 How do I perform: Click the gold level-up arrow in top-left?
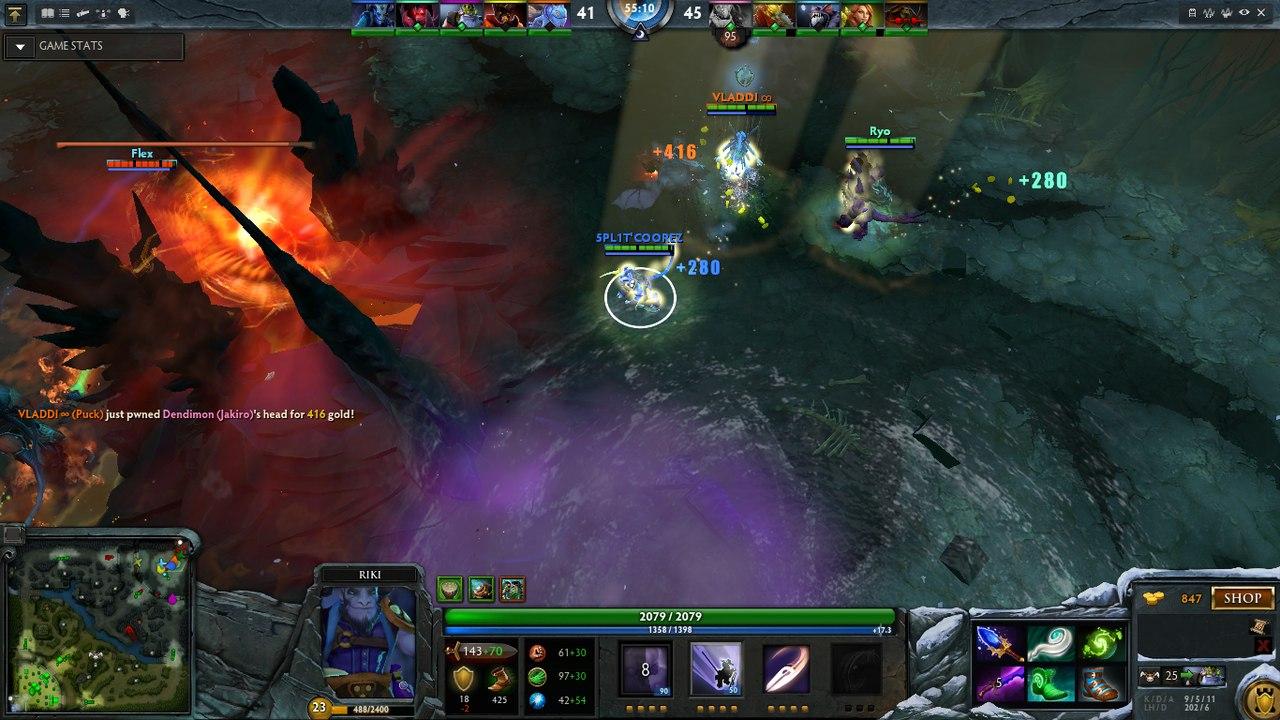coord(15,13)
